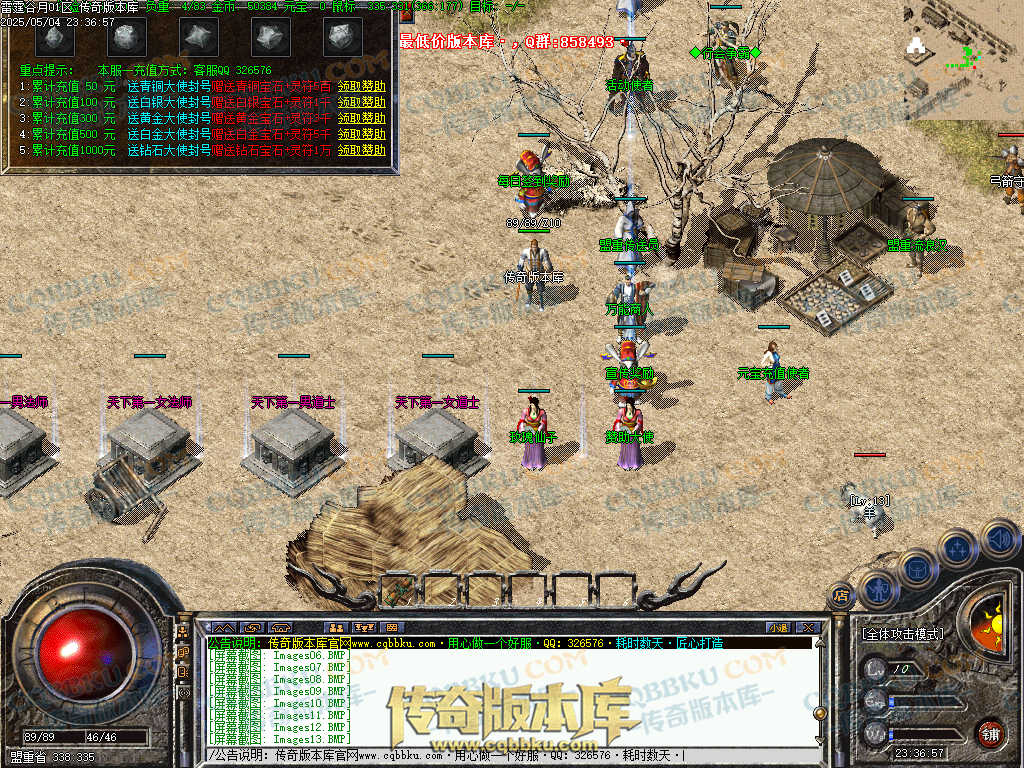Screen dimensions: 1024x768
Task: Open the character status round button
Action: [878, 590]
